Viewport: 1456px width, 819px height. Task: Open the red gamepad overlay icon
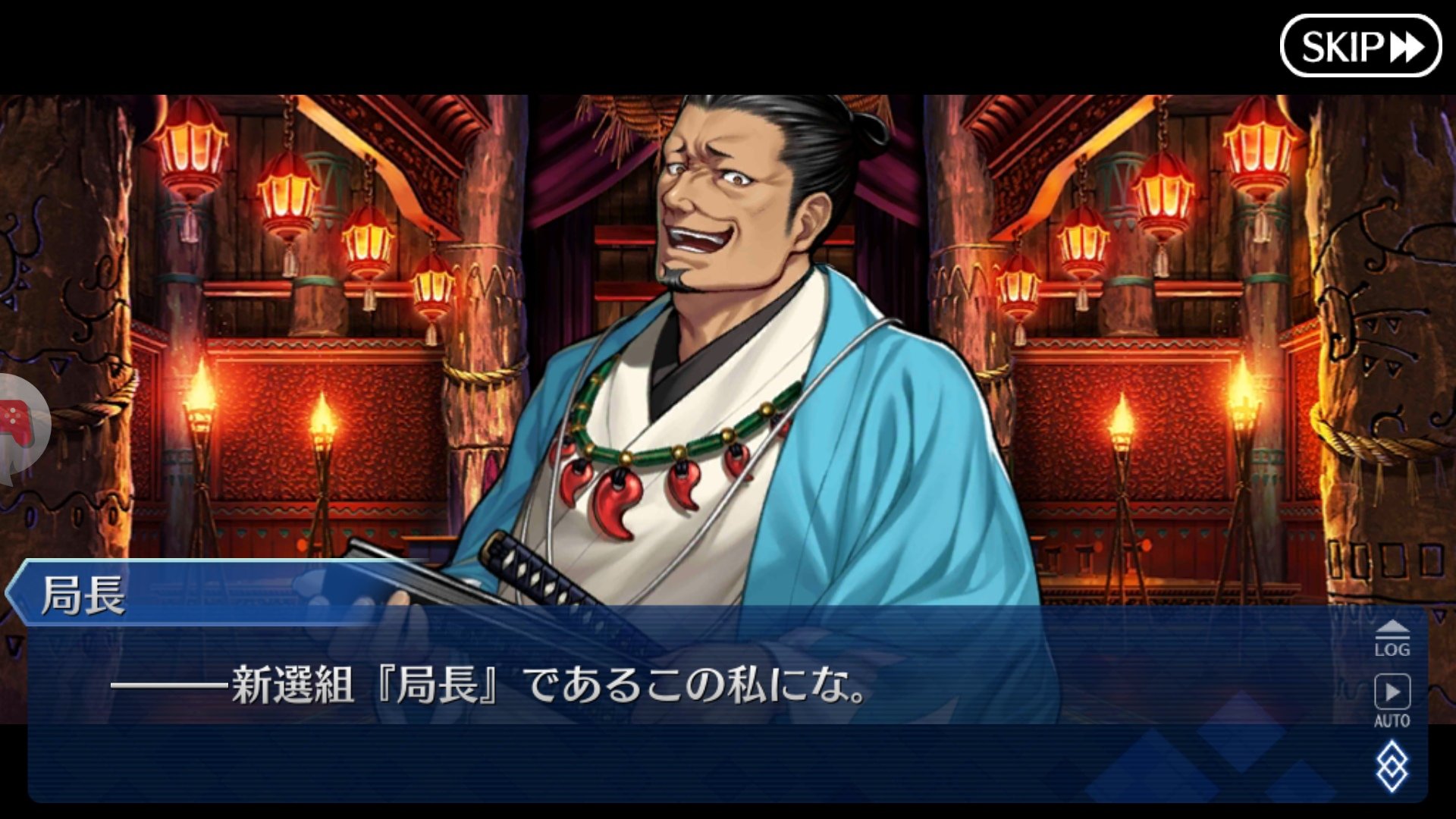click(17, 423)
